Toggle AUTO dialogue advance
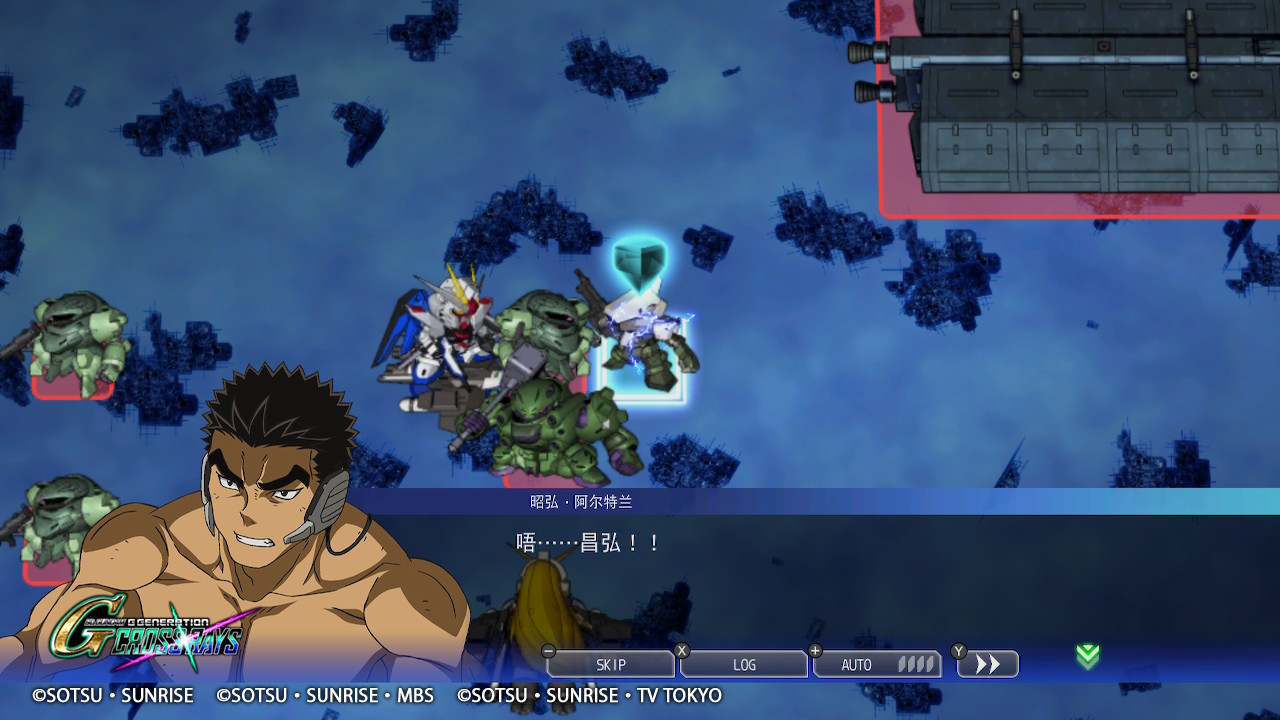1280x720 pixels. point(877,665)
